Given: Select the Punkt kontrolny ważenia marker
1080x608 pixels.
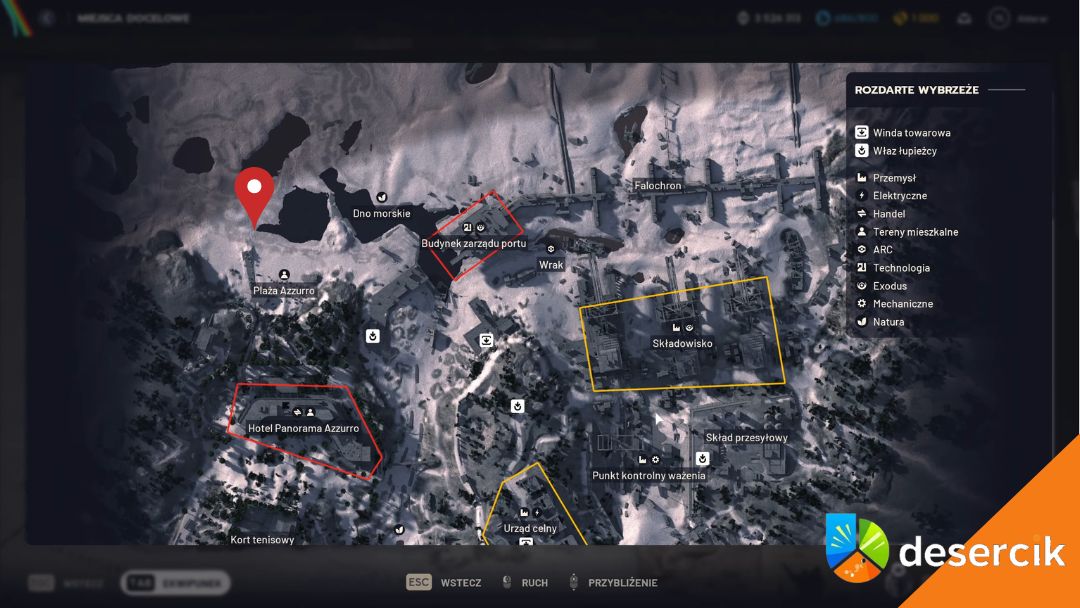Looking at the screenshot, I should pyautogui.click(x=648, y=475).
